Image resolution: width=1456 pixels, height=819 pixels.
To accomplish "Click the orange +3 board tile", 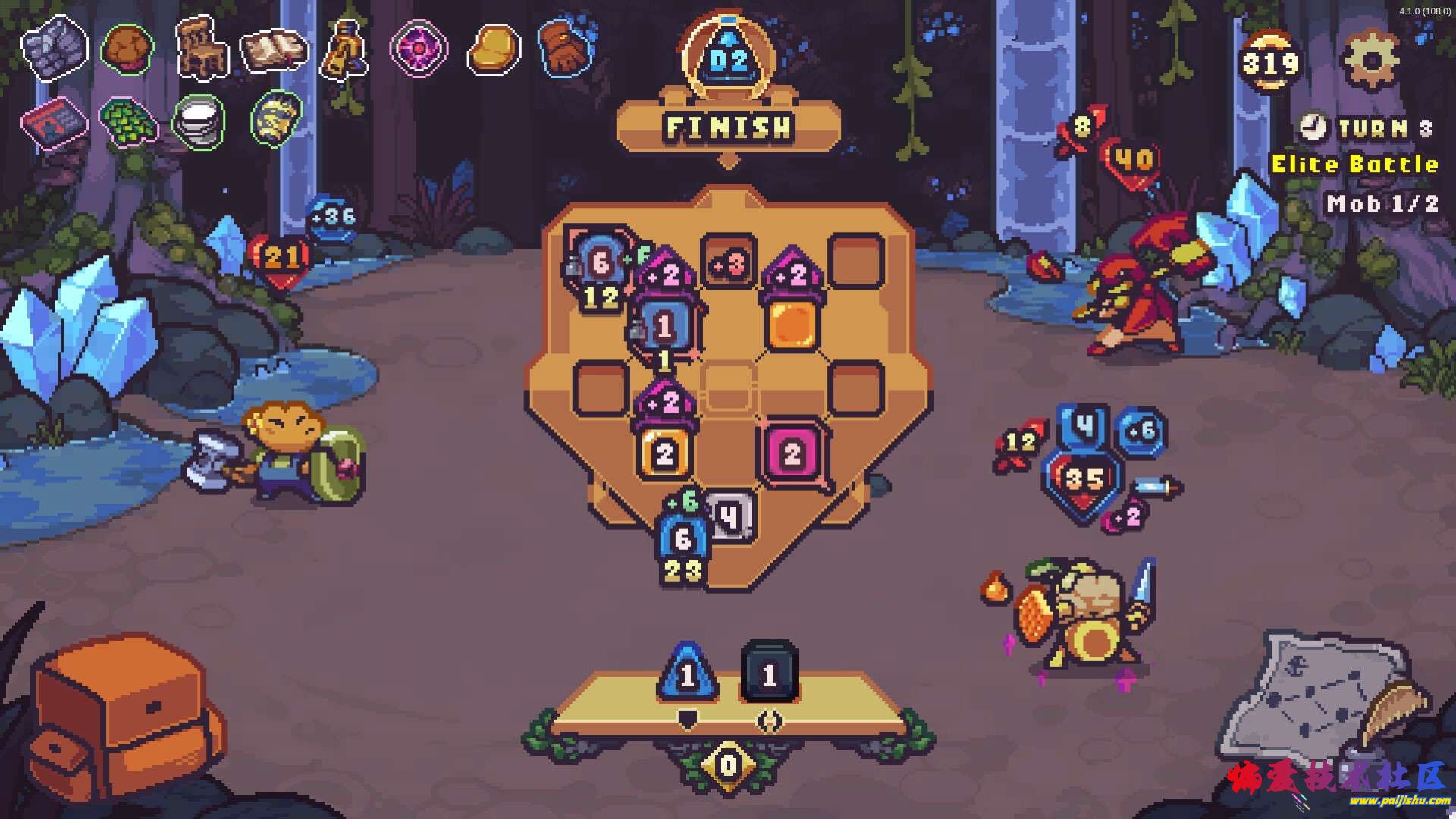I will point(728,263).
